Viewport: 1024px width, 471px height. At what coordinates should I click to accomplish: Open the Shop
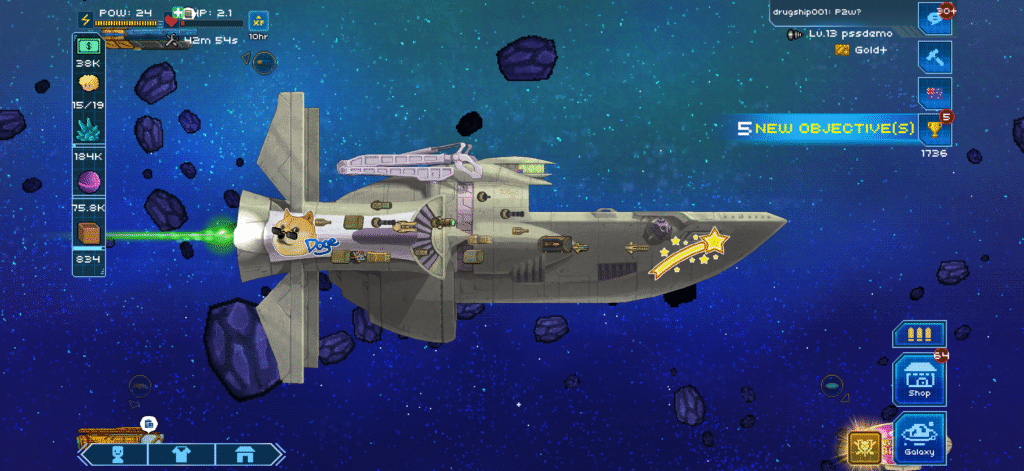point(919,380)
